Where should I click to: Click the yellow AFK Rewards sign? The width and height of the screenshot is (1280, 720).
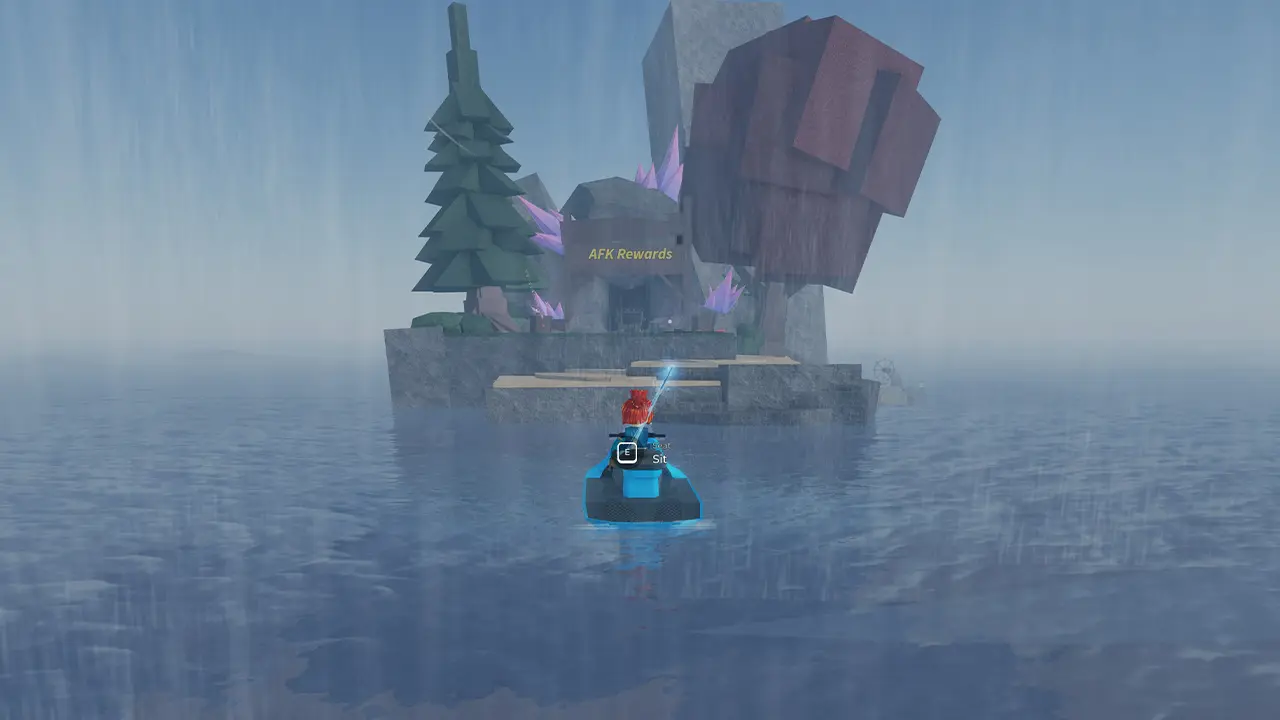coord(629,256)
